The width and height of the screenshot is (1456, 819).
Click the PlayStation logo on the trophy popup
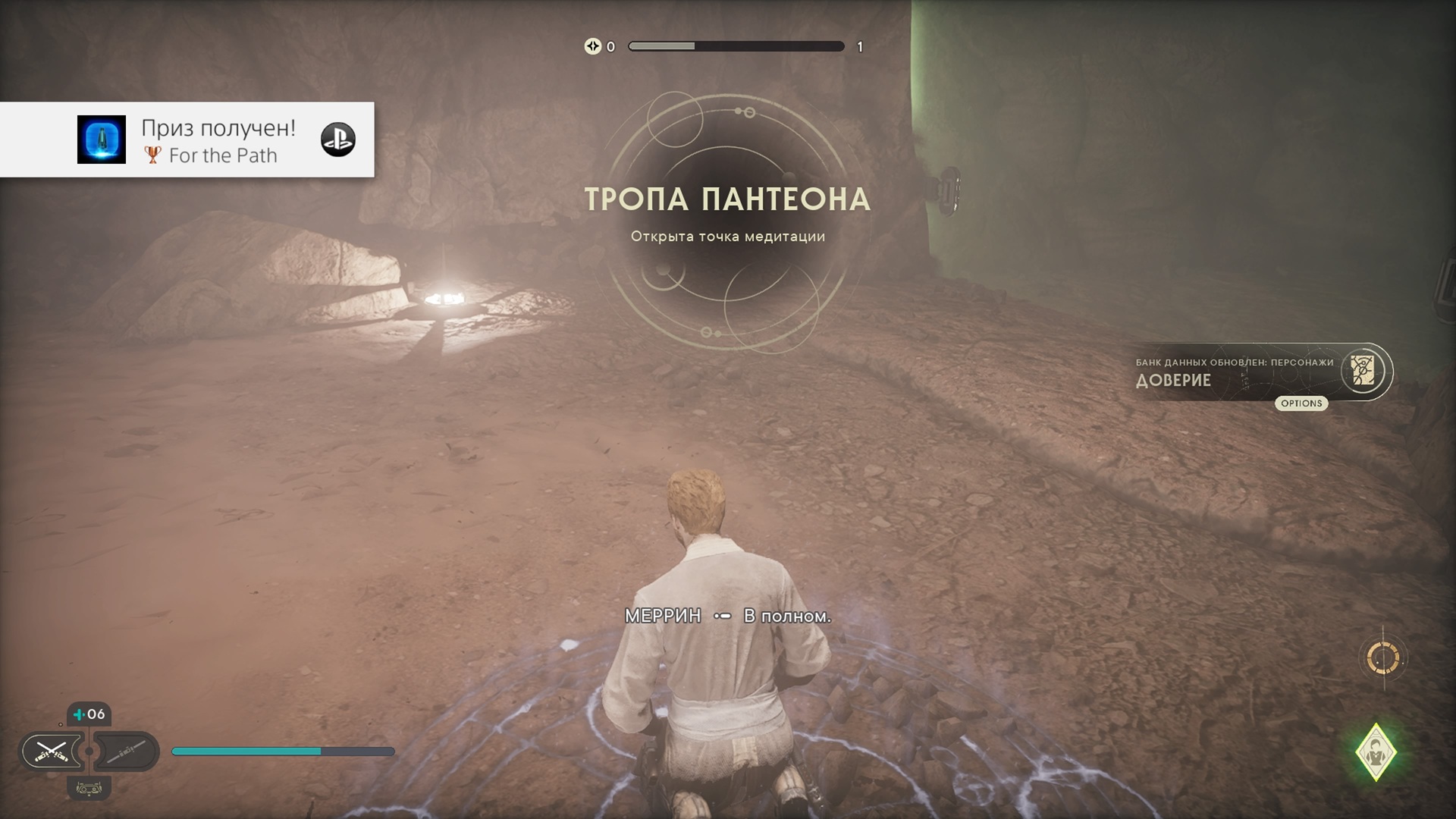[x=338, y=140]
